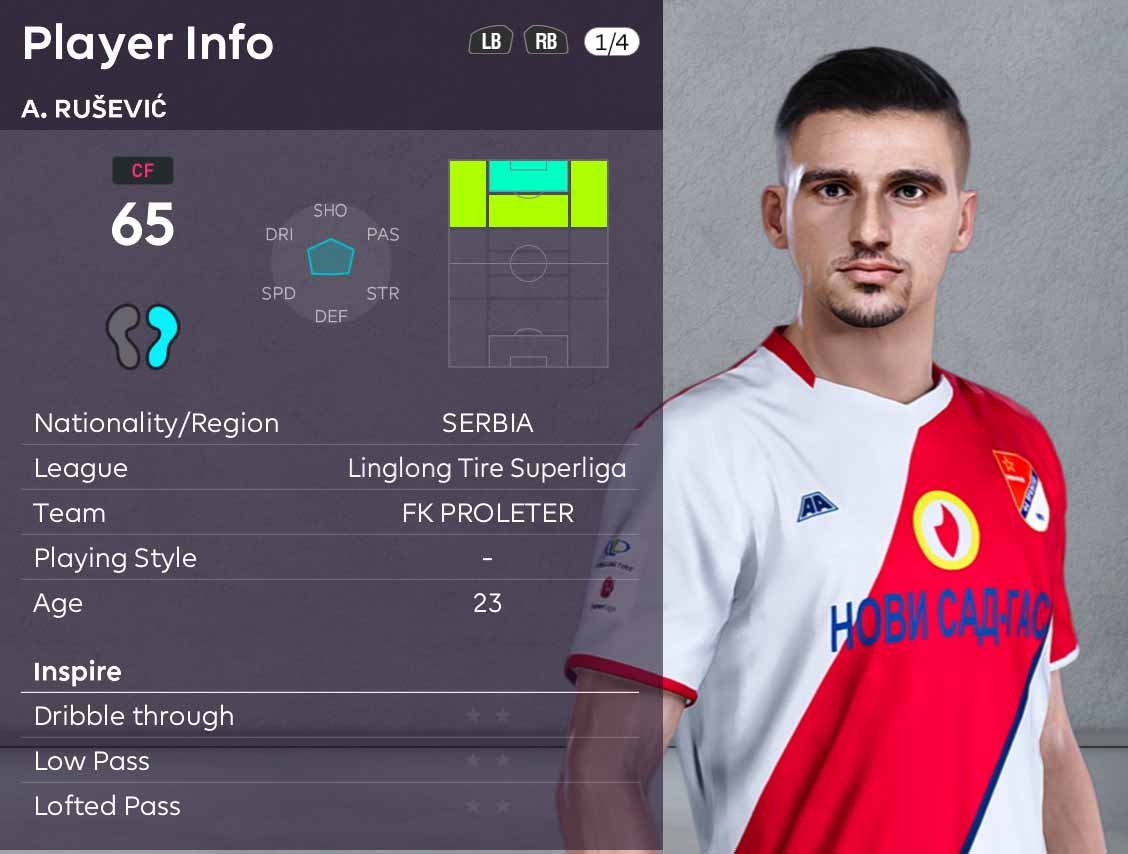Click the pentagon ability radar chart
Viewport: 1128px width, 854px height.
tap(331, 257)
